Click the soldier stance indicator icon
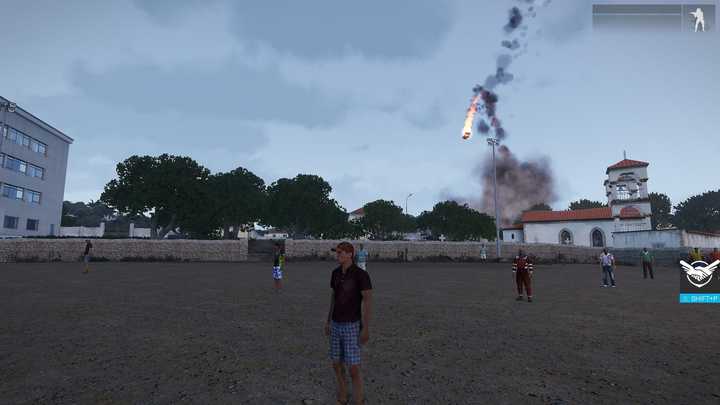 [x=697, y=19]
